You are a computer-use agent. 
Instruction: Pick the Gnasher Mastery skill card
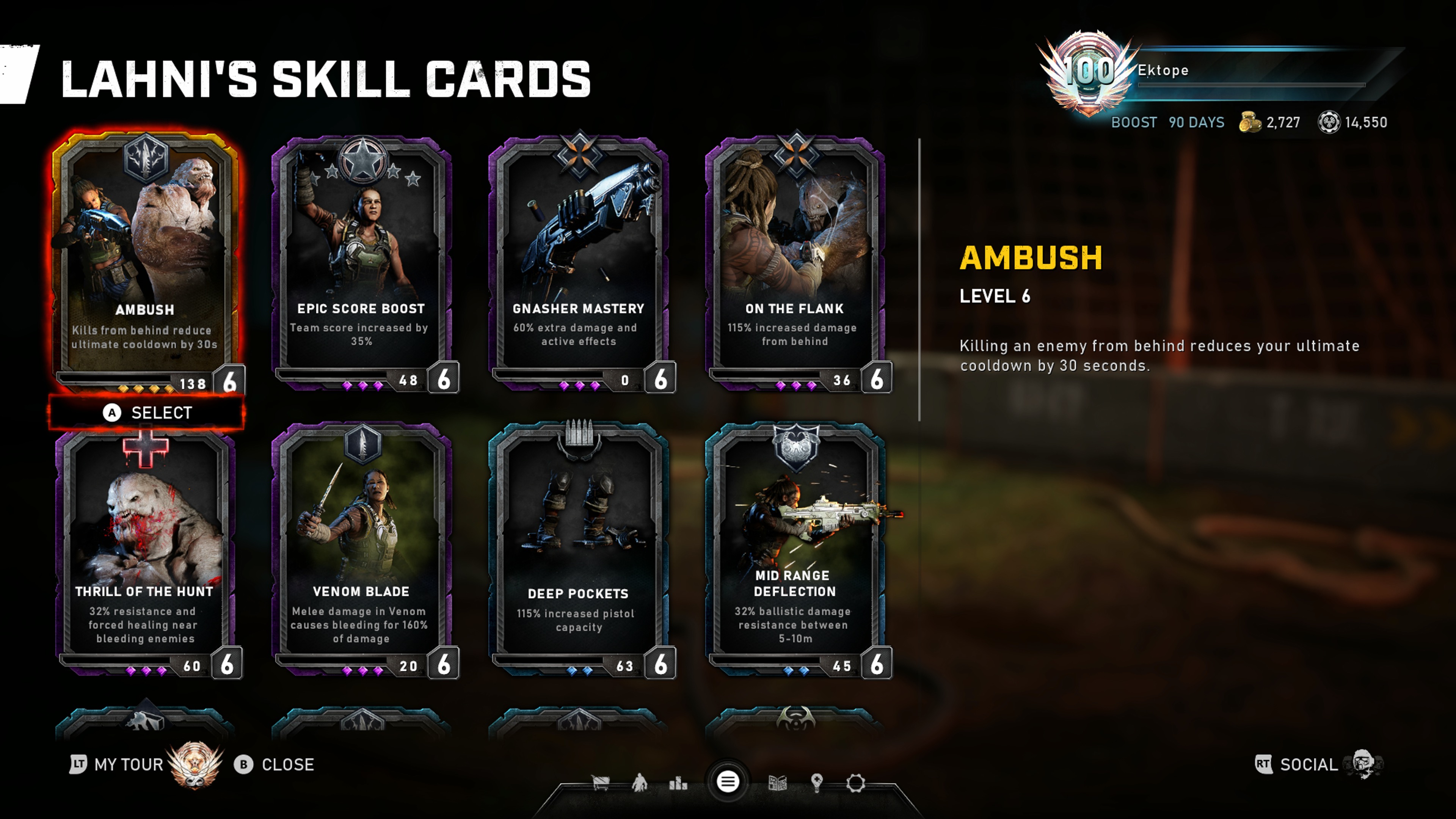click(x=579, y=260)
